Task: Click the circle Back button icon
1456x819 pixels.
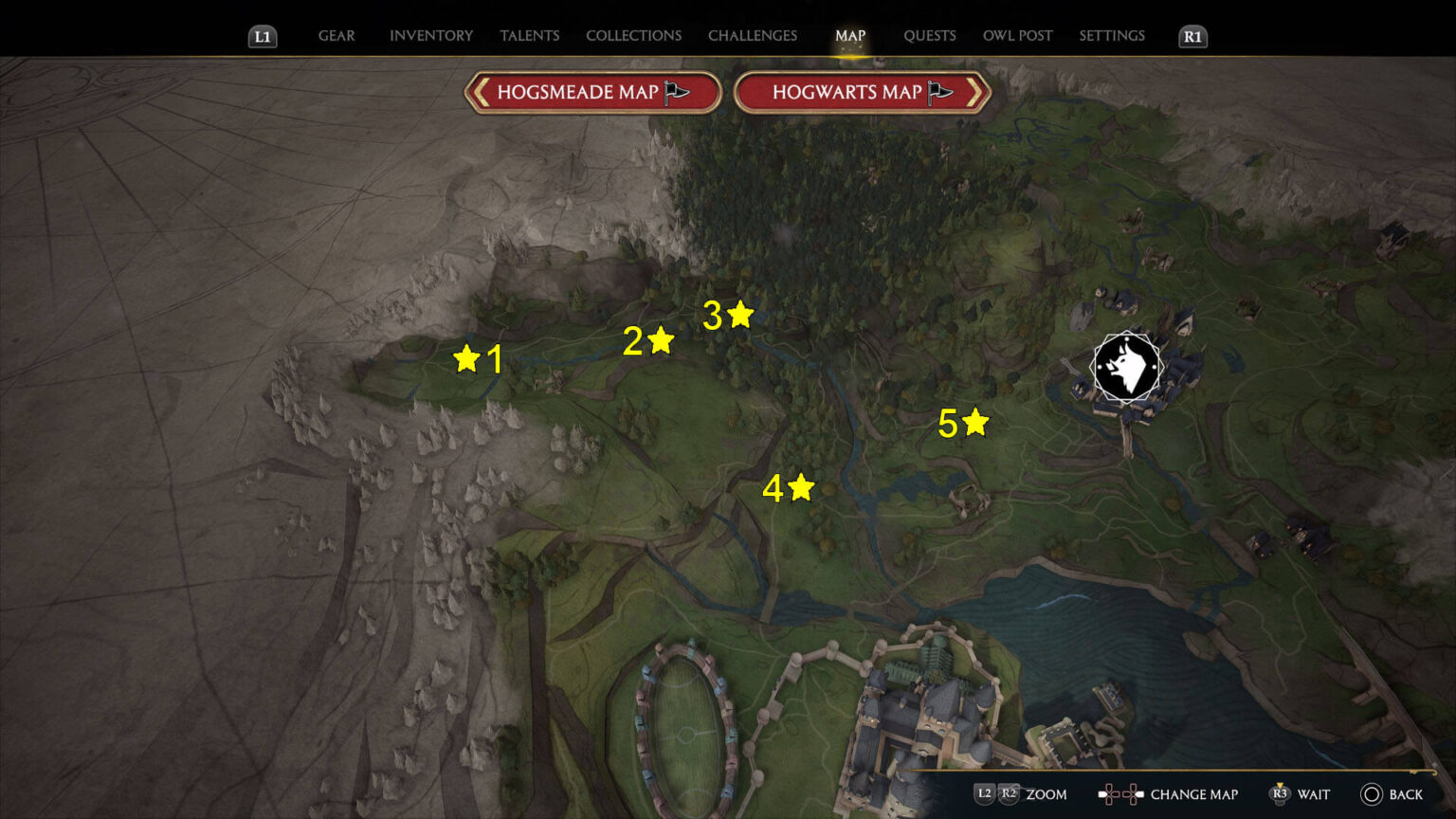Action: pyautogui.click(x=1371, y=794)
